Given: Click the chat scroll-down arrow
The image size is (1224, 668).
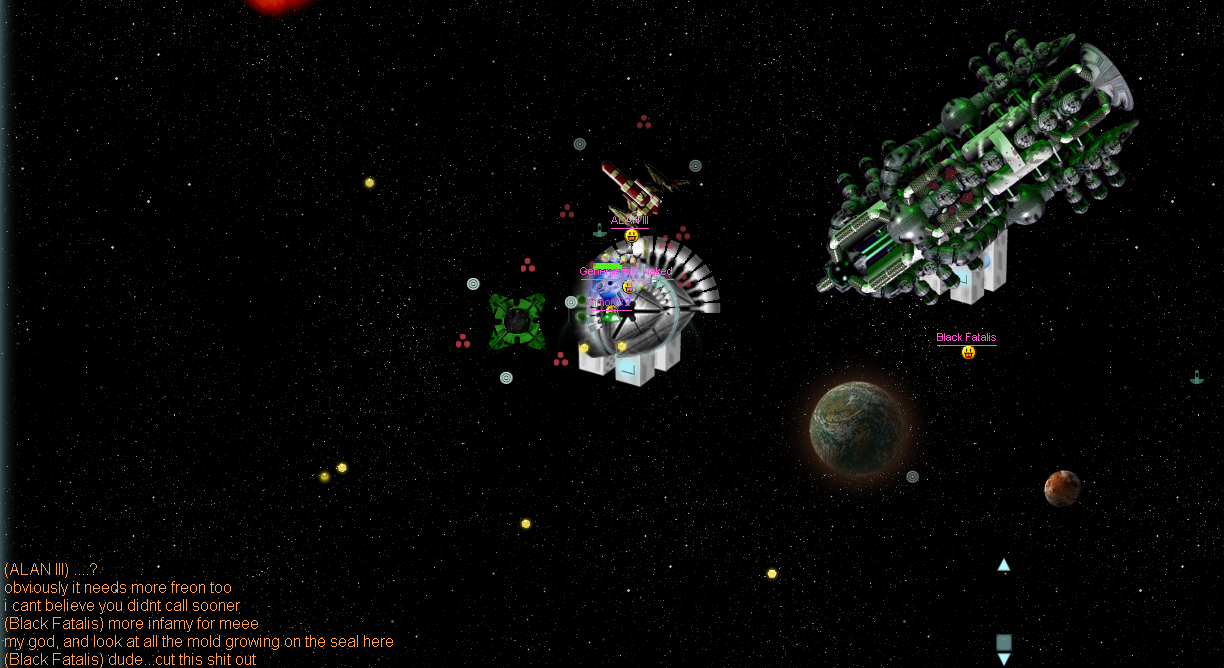Looking at the screenshot, I should pos(1003,659).
